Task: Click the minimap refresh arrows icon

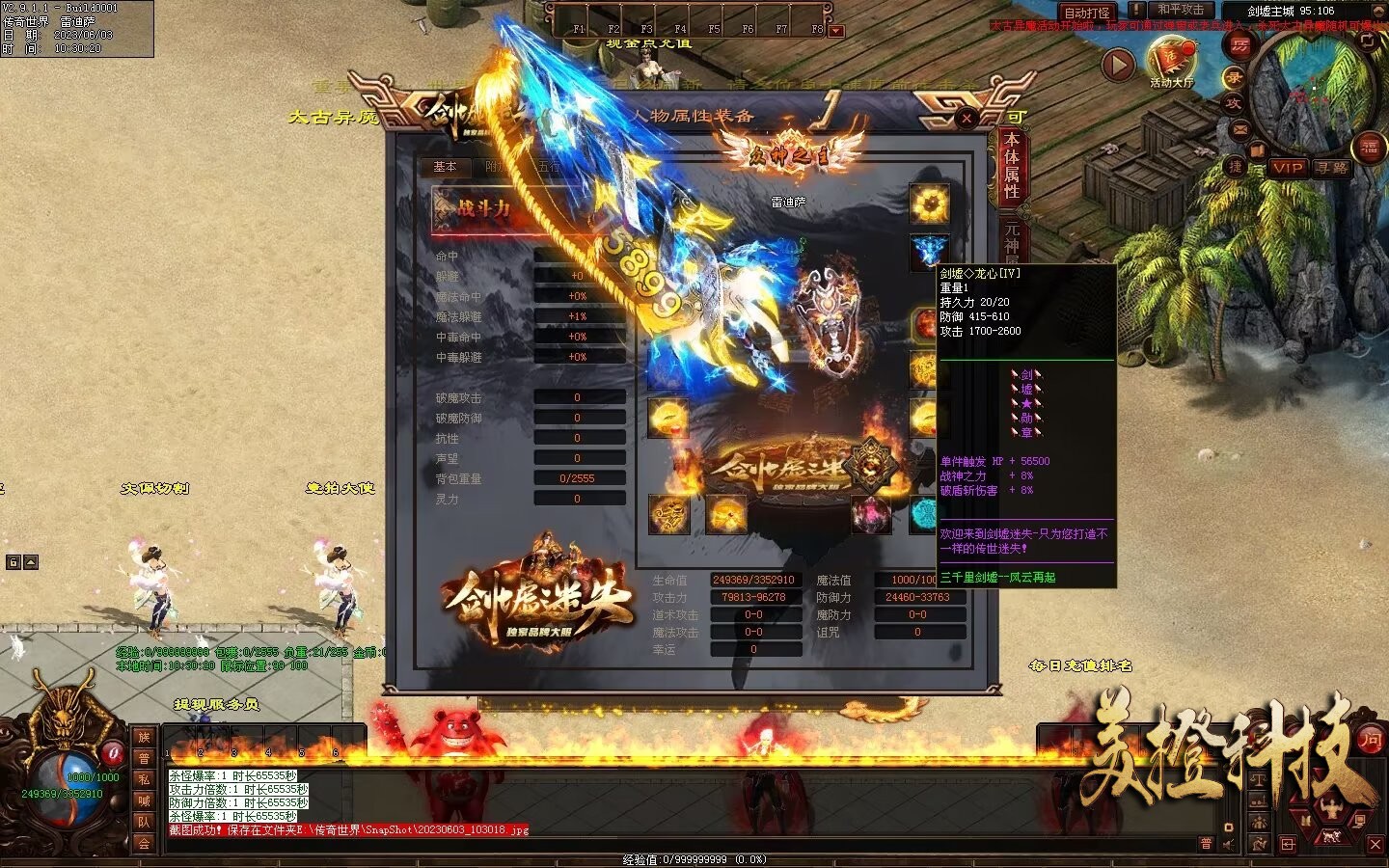Action: coord(1367,41)
